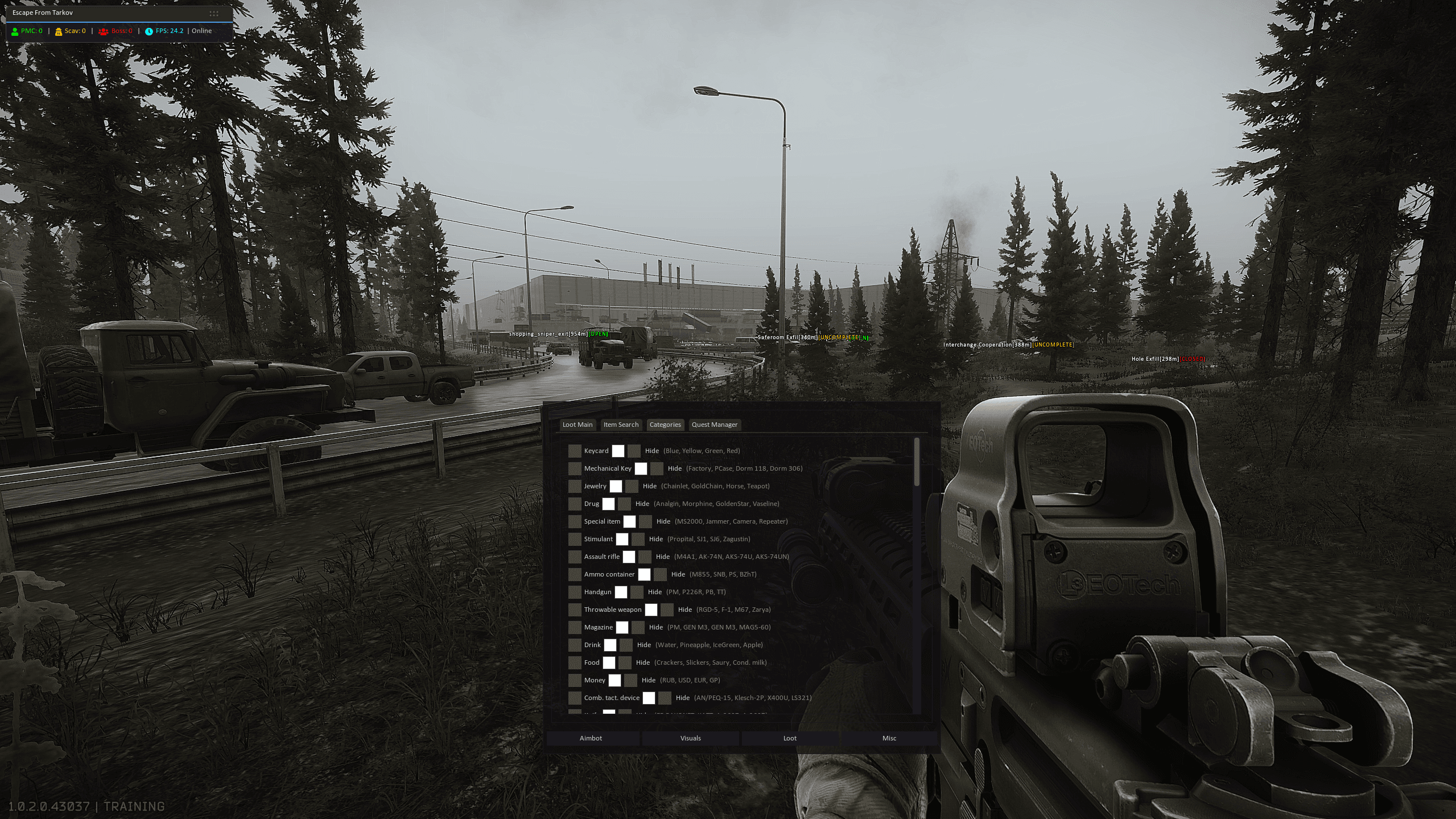The width and height of the screenshot is (1456, 819).
Task: Toggle Hide for the Drug category
Action: 624,504
